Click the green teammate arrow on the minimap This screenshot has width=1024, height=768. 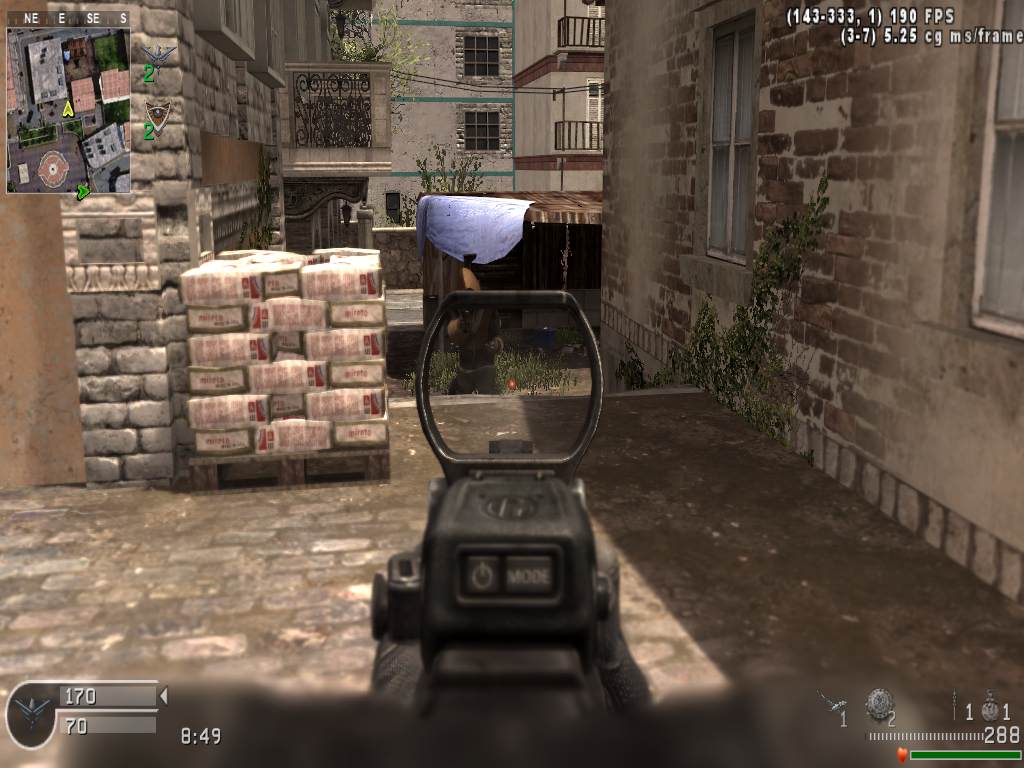pyautogui.click(x=84, y=188)
